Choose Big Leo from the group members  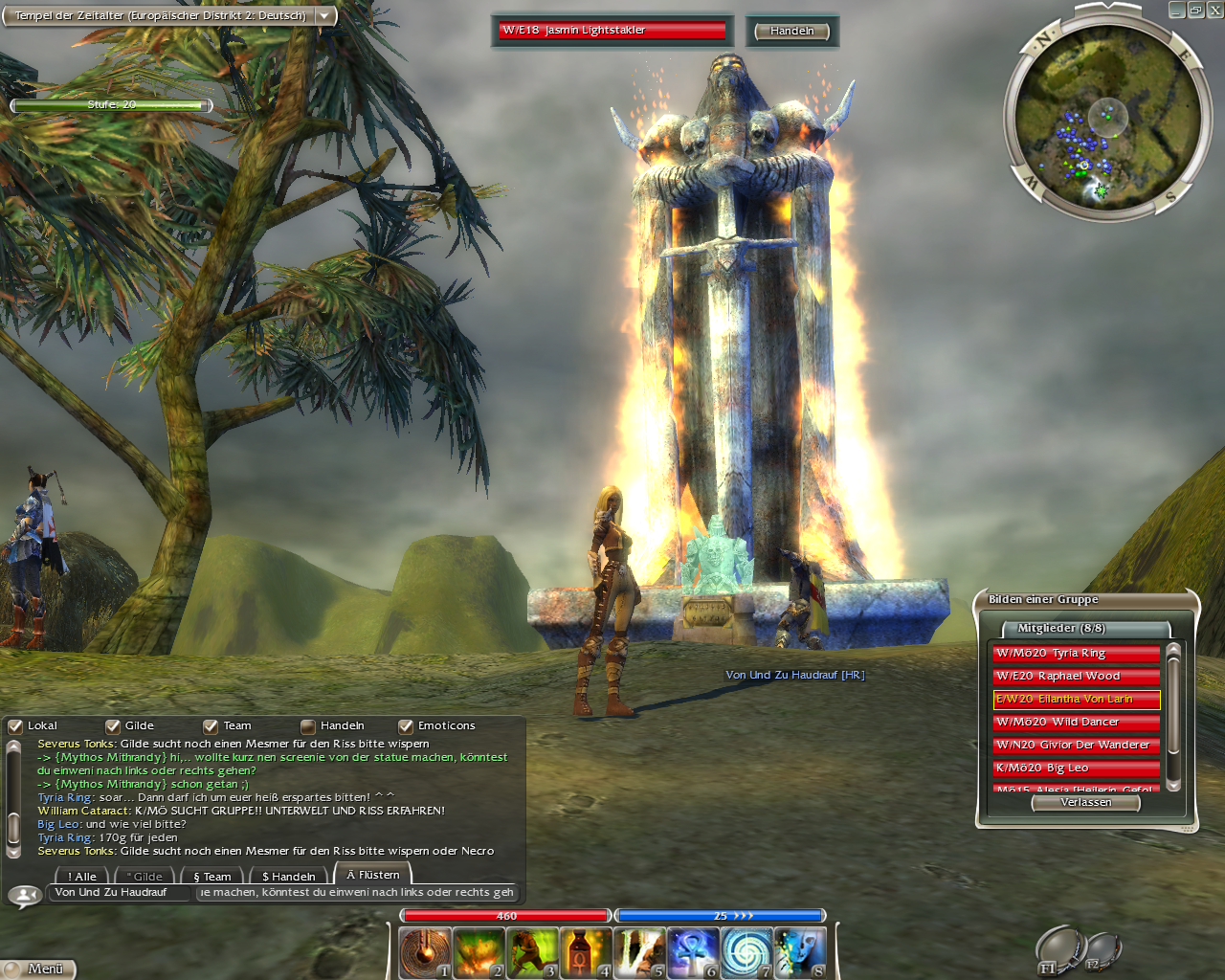(x=1076, y=768)
